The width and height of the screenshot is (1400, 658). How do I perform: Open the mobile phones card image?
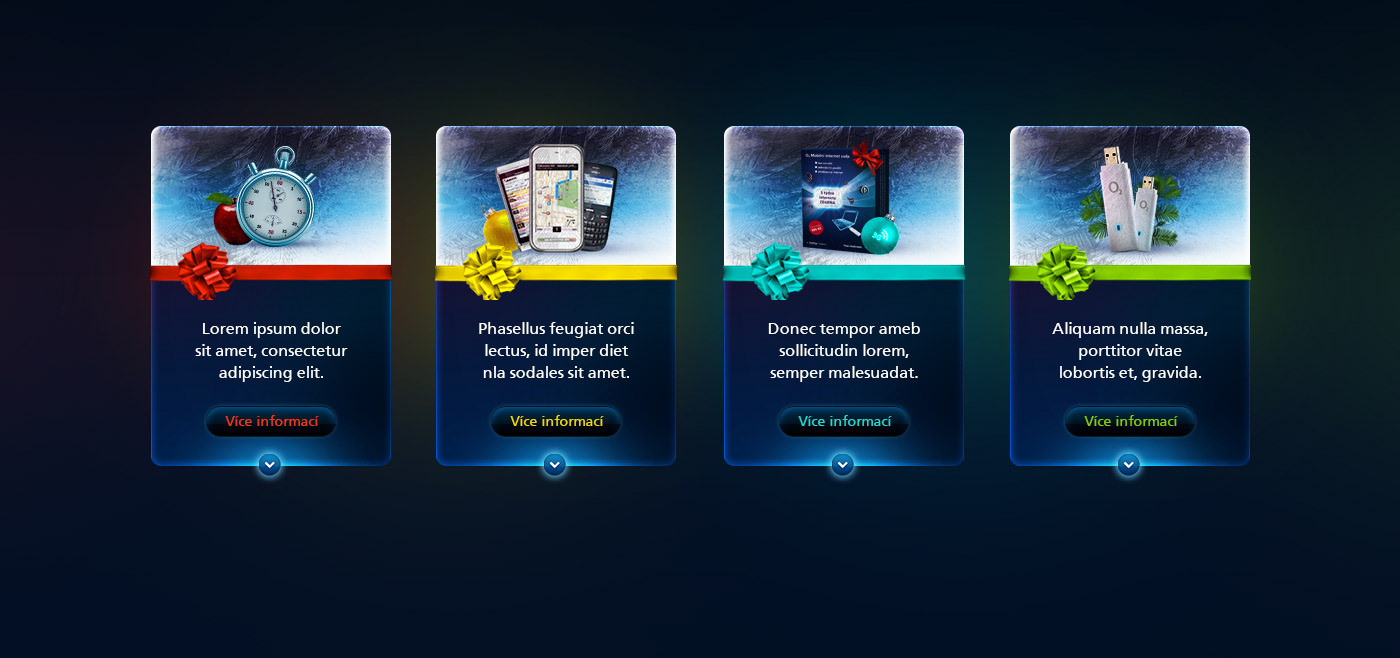pyautogui.click(x=556, y=197)
